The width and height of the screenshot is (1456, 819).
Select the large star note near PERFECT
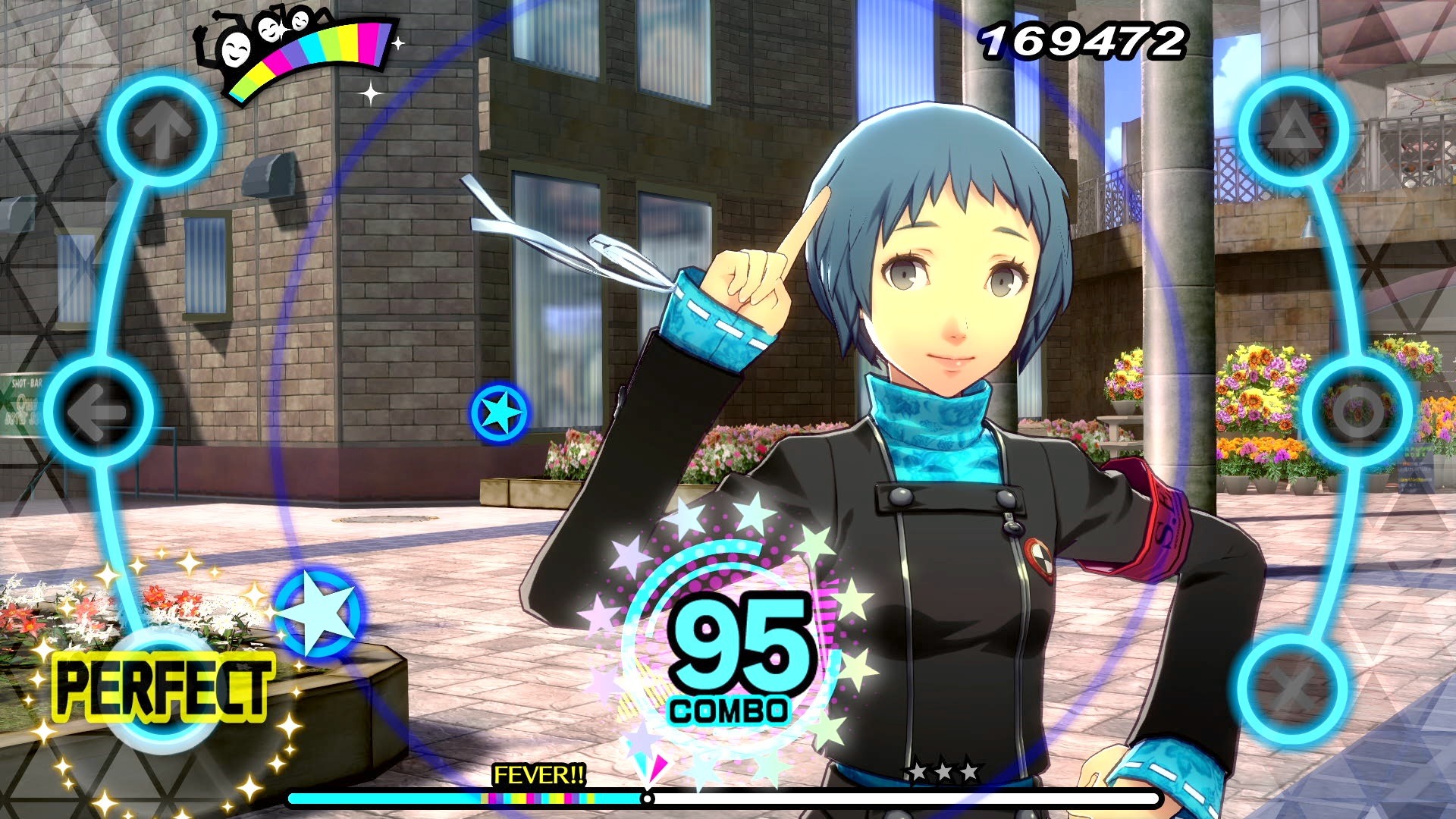[x=317, y=613]
